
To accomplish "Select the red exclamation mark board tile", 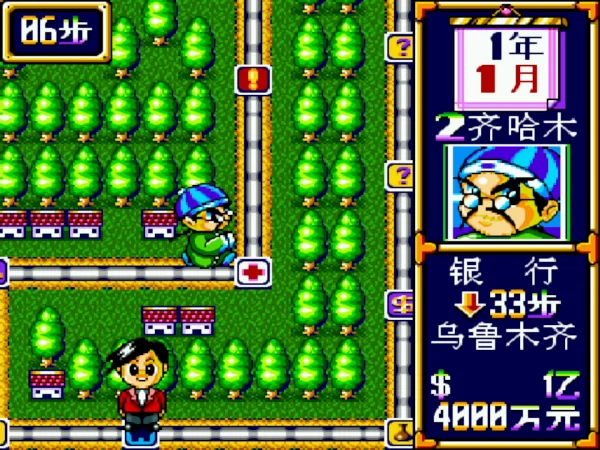I will point(251,79).
